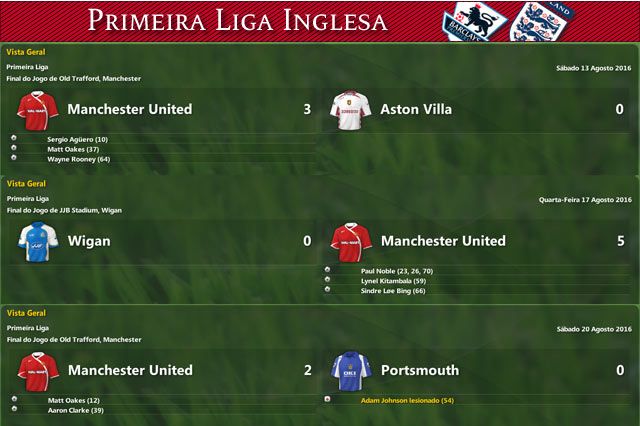Choose the Portsmouth blue kit icon
The image size is (640, 426).
pyautogui.click(x=351, y=369)
